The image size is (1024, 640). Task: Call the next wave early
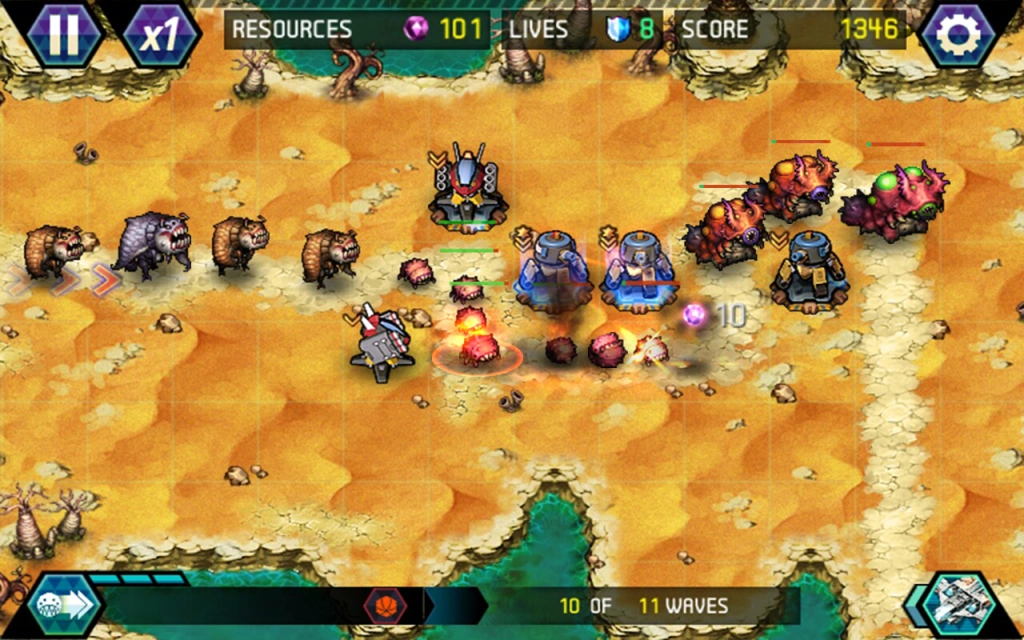(64, 604)
